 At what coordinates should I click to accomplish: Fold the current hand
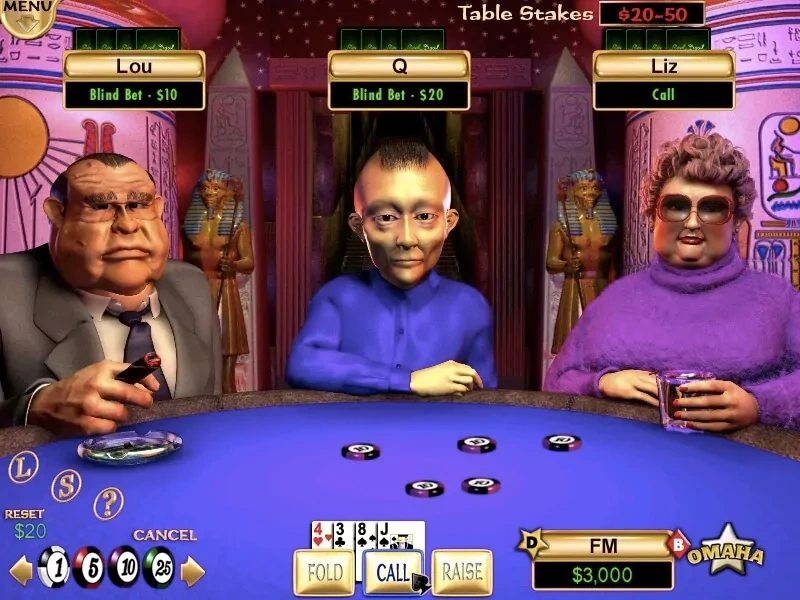[x=324, y=573]
